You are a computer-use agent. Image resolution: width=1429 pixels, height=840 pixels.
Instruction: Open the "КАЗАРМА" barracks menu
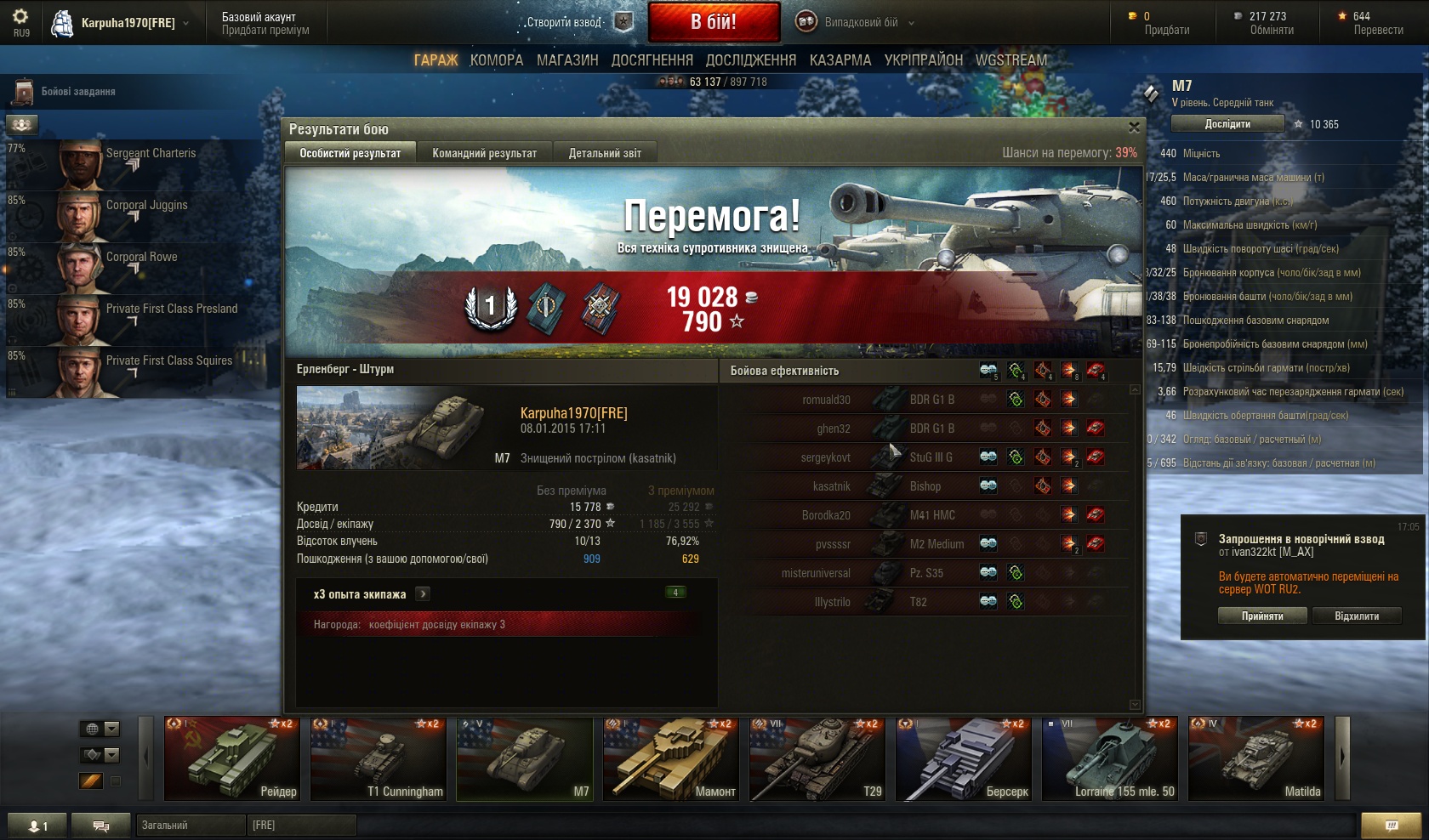[x=840, y=60]
